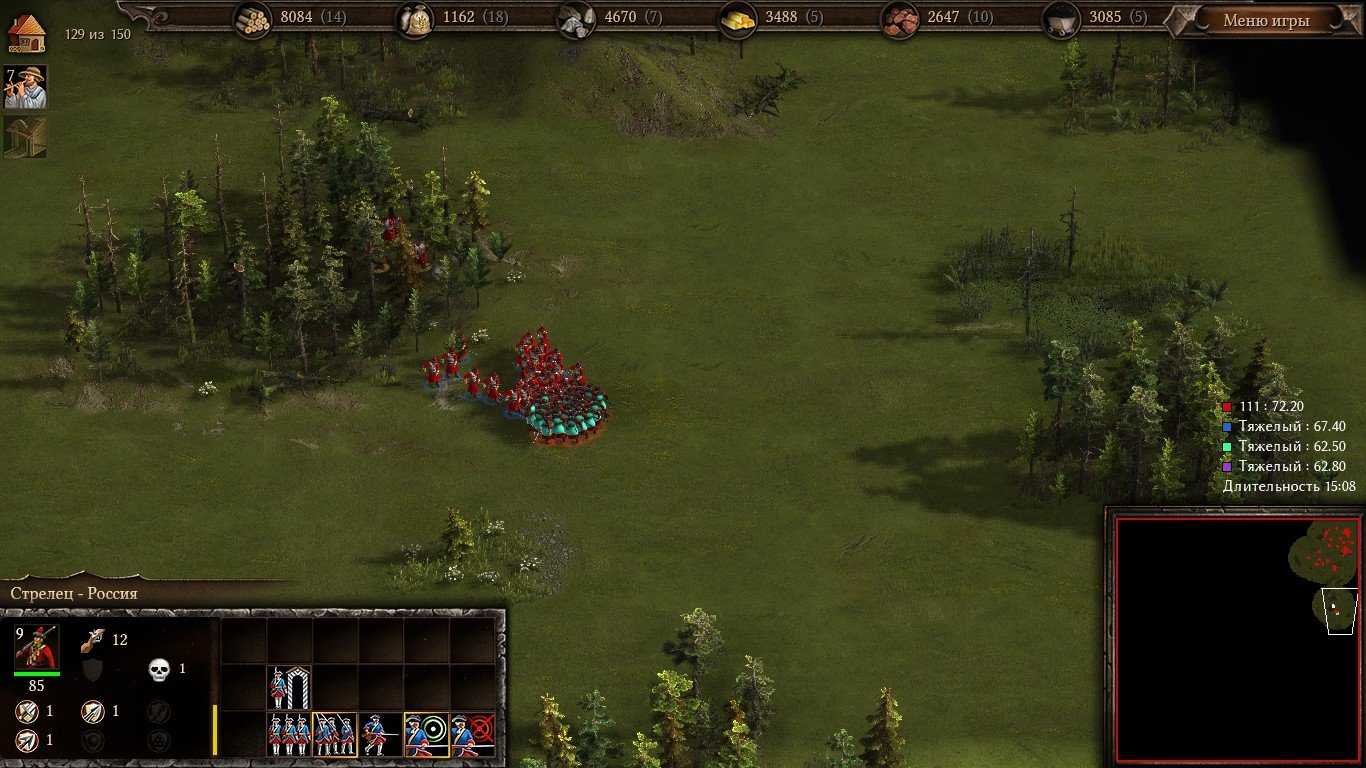The image size is (1366, 768).
Task: Click the iron ore resource icon
Action: pyautogui.click(x=901, y=20)
